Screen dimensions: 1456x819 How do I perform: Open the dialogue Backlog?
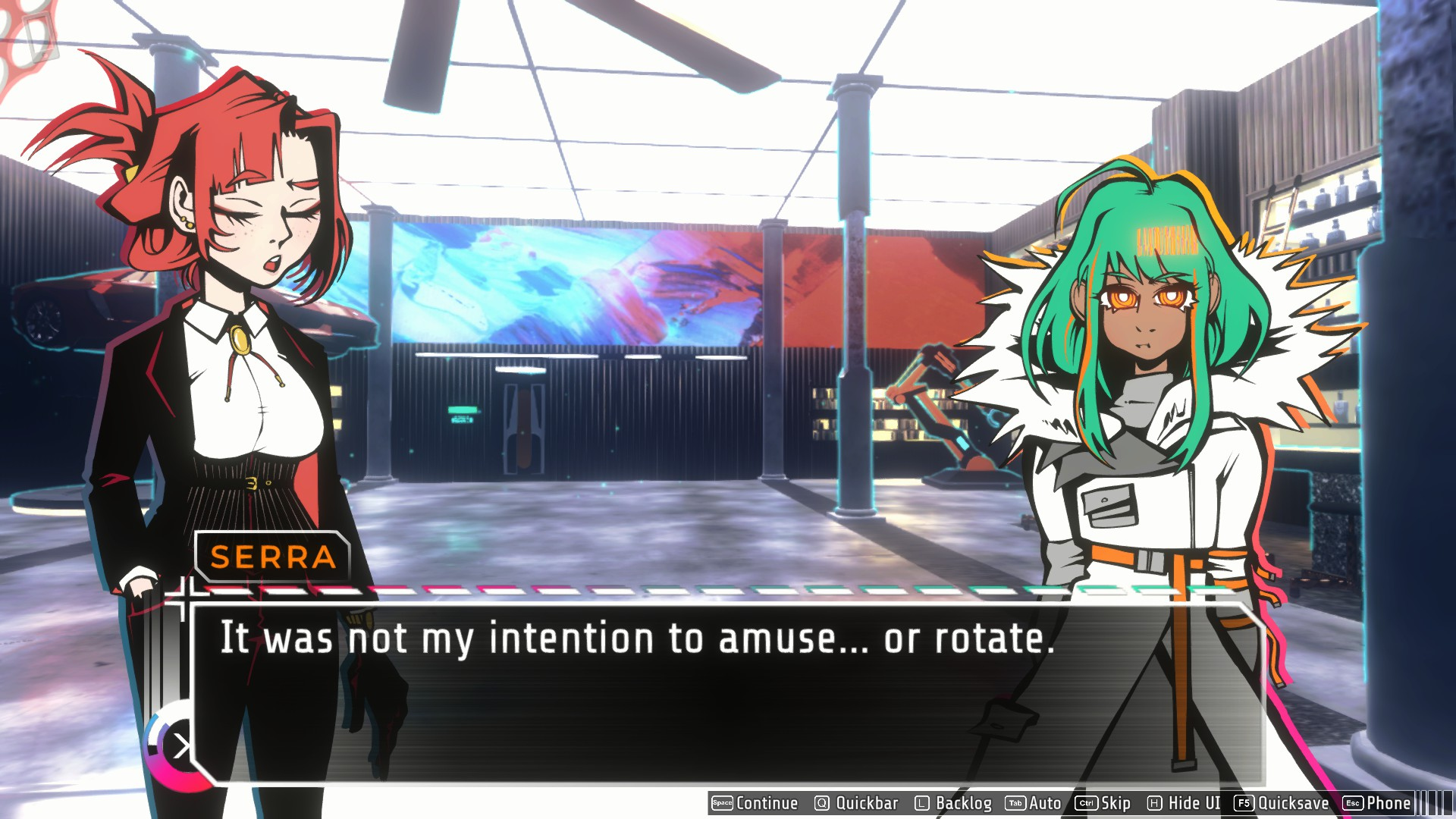tap(953, 803)
